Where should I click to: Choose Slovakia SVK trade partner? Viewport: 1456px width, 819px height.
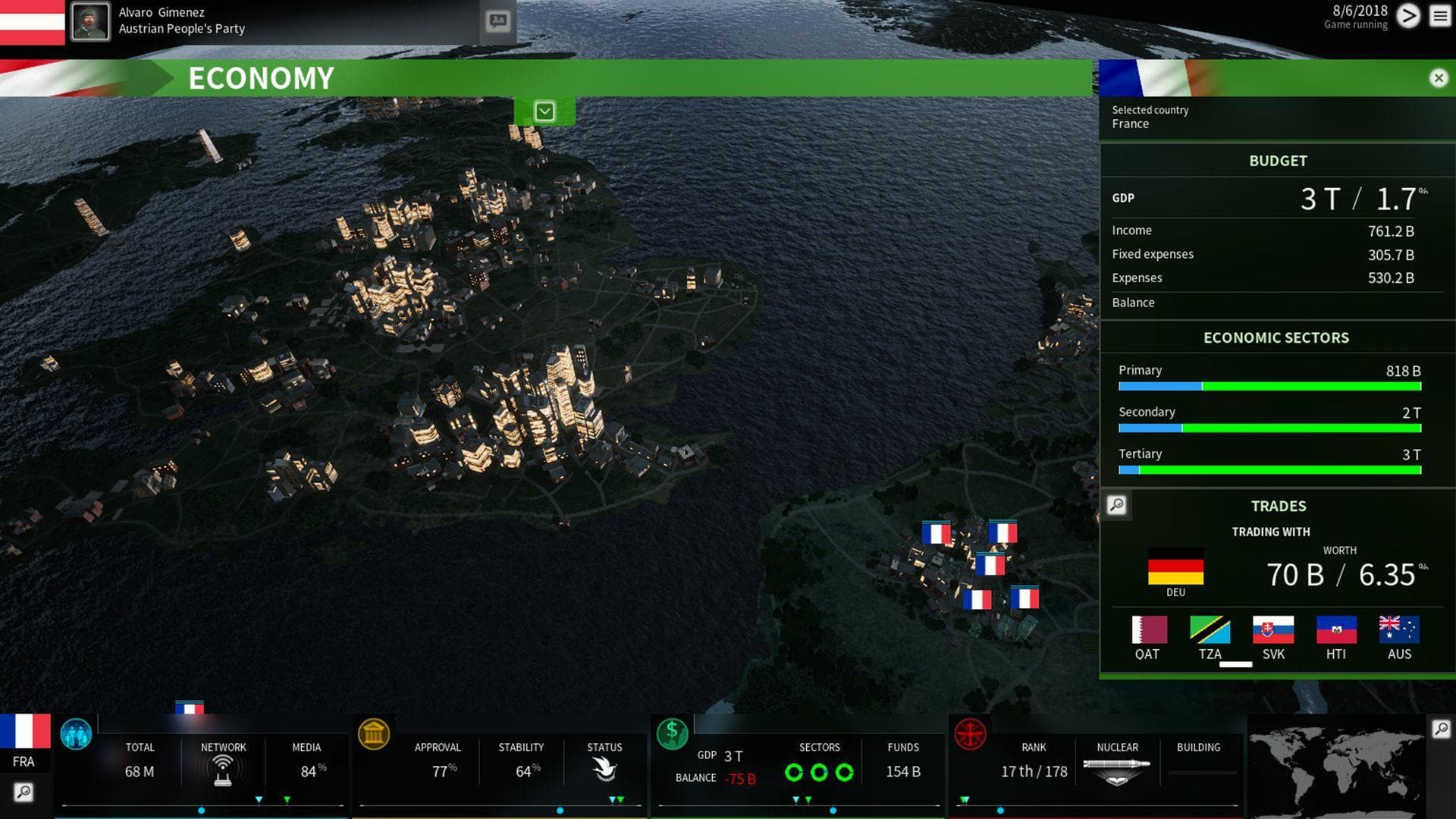point(1273,629)
